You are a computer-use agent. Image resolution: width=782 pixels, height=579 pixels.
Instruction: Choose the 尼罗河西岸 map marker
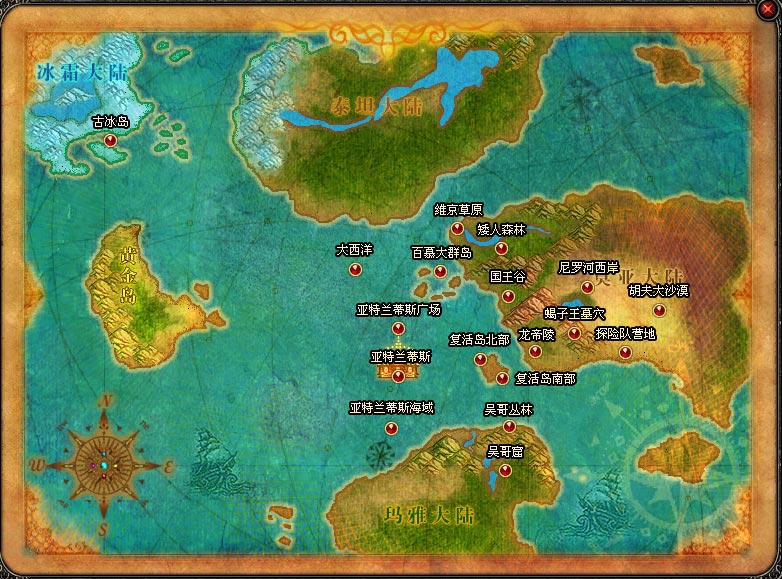click(588, 287)
